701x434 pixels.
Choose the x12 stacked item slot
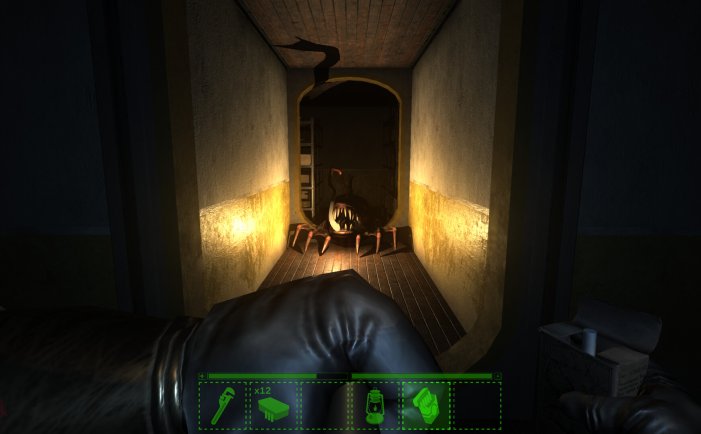273,405
